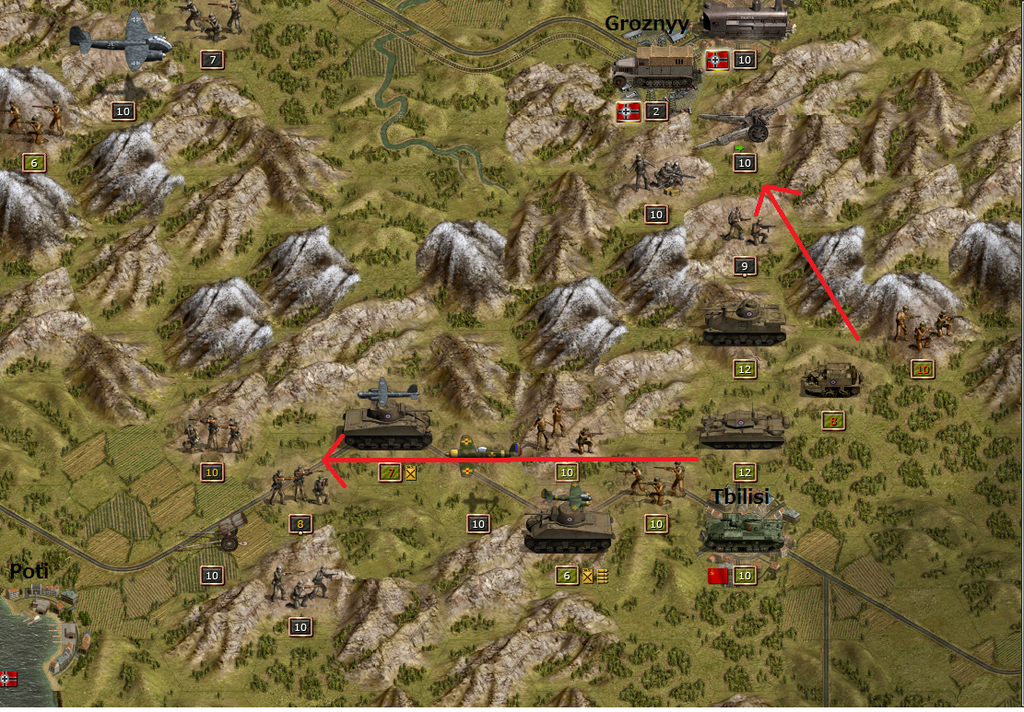Image resolution: width=1024 pixels, height=712 pixels.
Task: Select the bomber aircraft with strength 10
Action: (x=121, y=42)
